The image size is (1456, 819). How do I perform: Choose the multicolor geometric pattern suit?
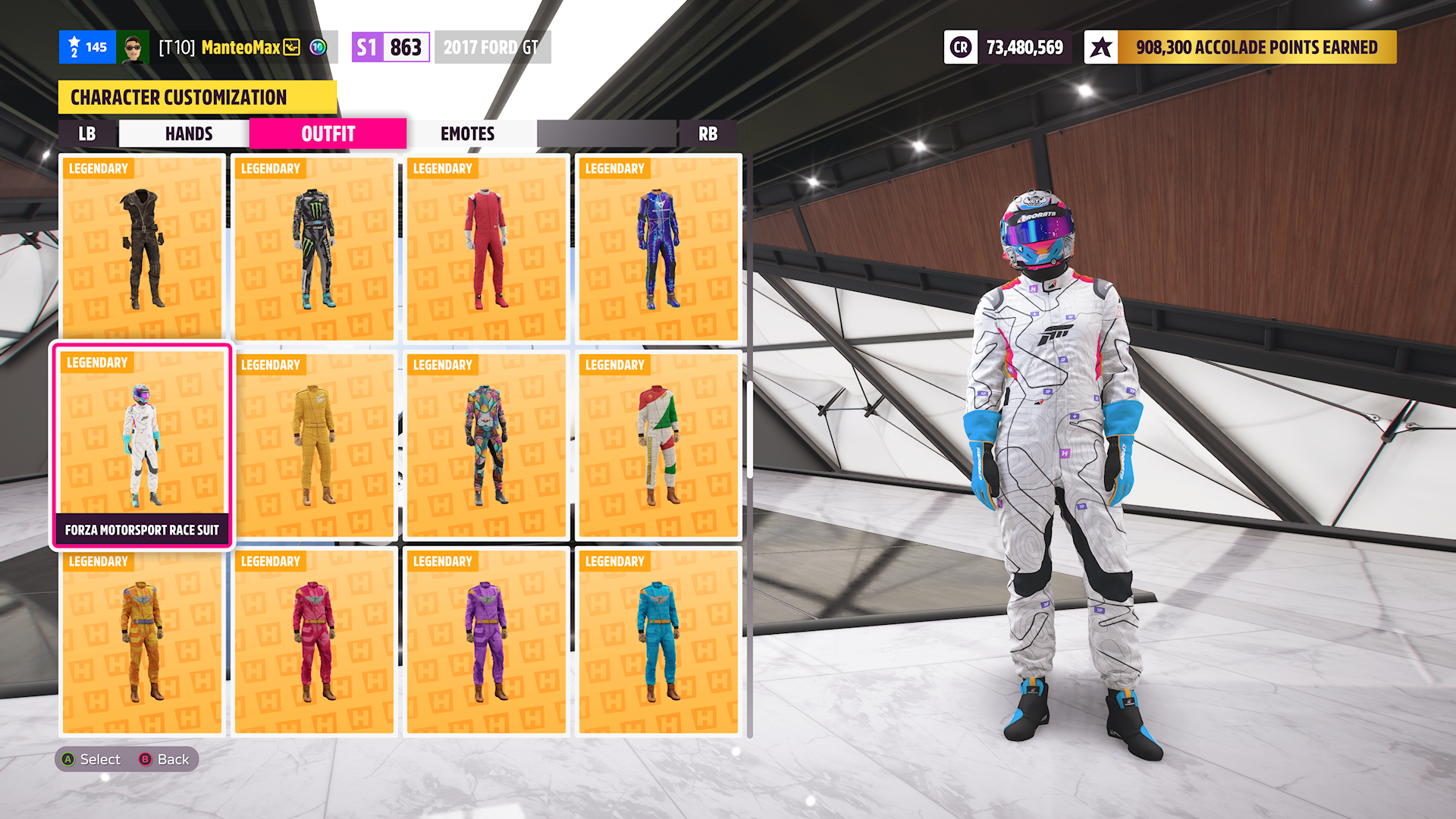tap(486, 446)
